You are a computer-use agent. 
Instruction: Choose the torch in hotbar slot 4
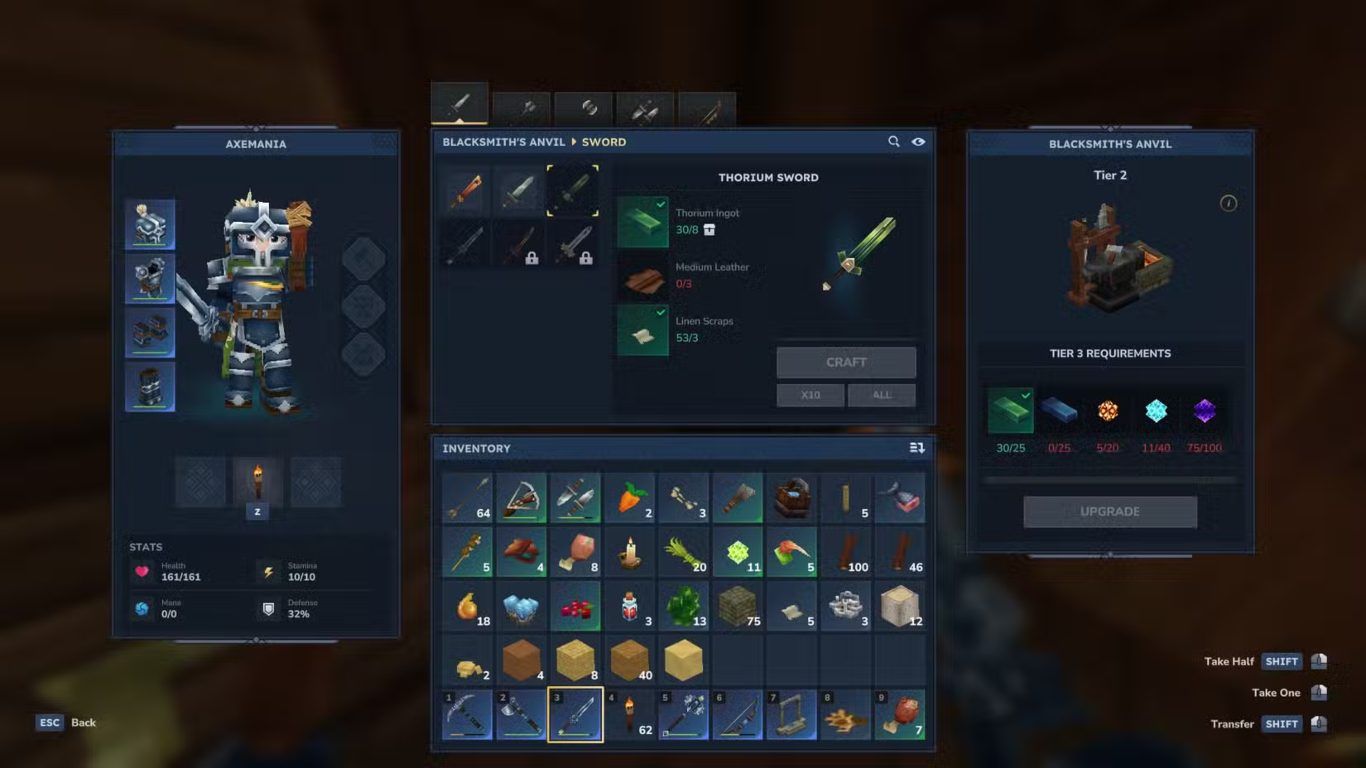point(630,714)
